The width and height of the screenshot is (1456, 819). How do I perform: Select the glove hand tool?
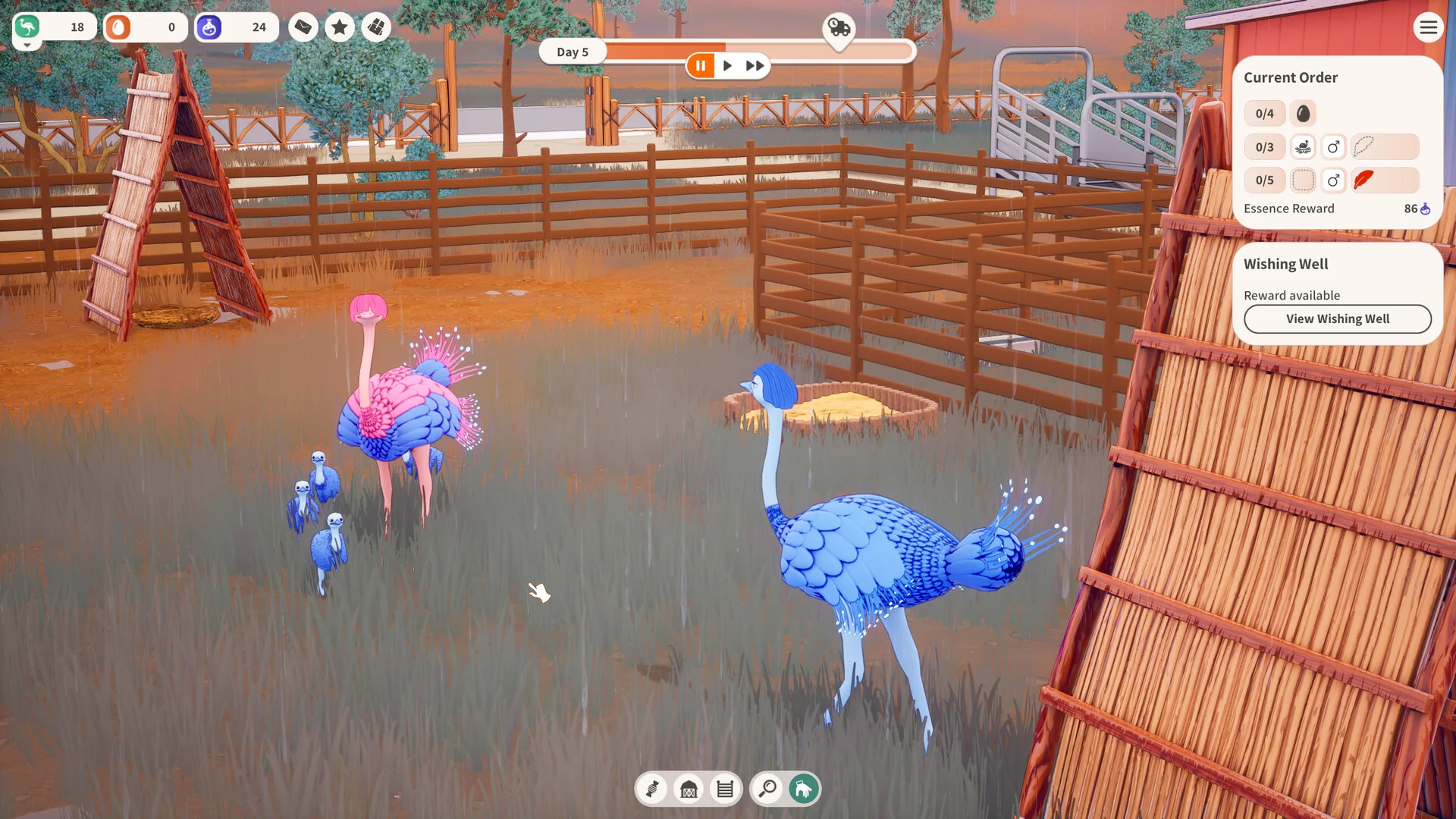804,789
